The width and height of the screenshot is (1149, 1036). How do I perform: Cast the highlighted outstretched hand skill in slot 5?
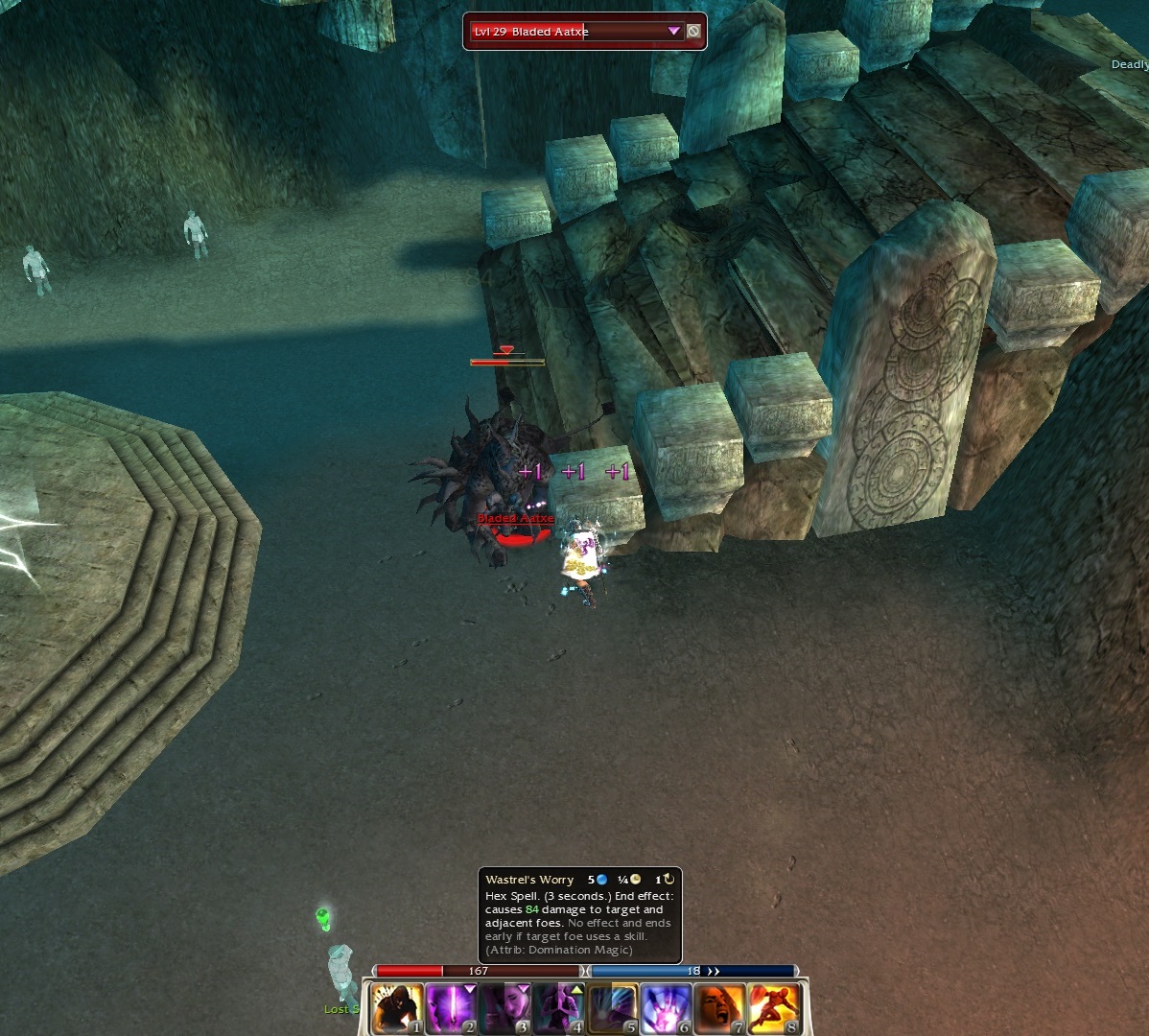[612, 1008]
